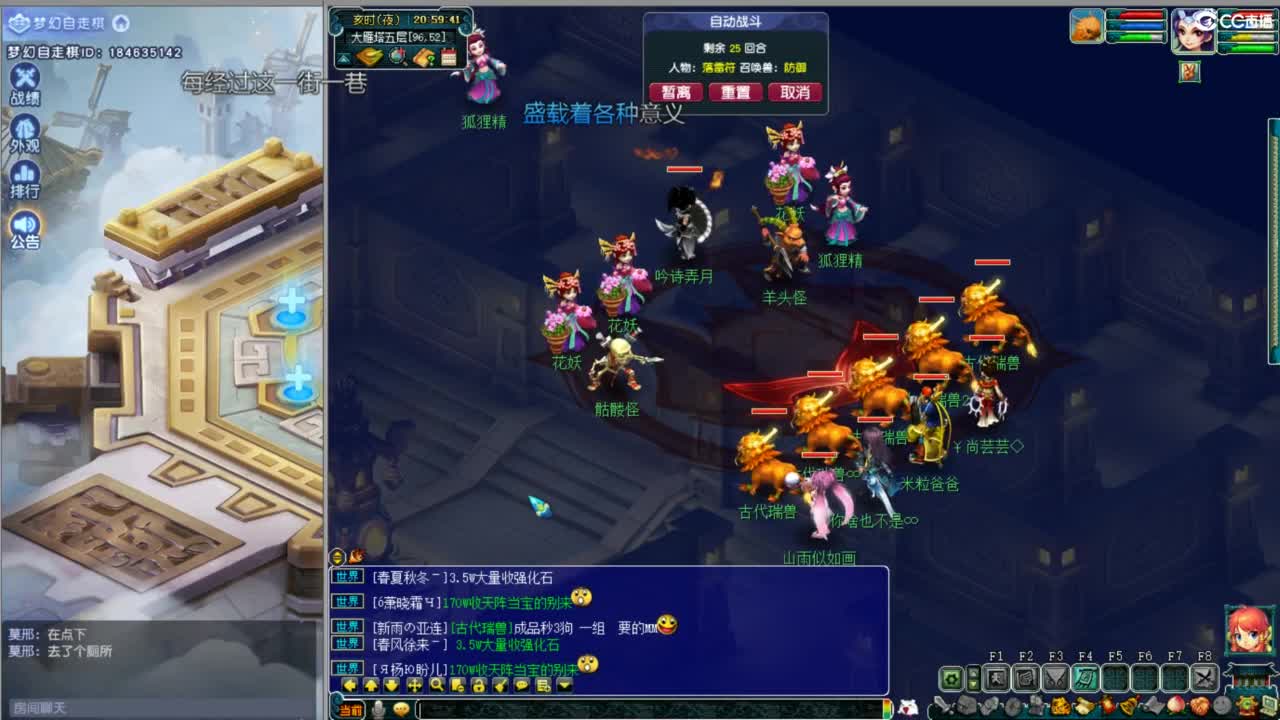Open the world map icon in the location panel
Viewport: 1280px width, 720px height.
[396, 57]
